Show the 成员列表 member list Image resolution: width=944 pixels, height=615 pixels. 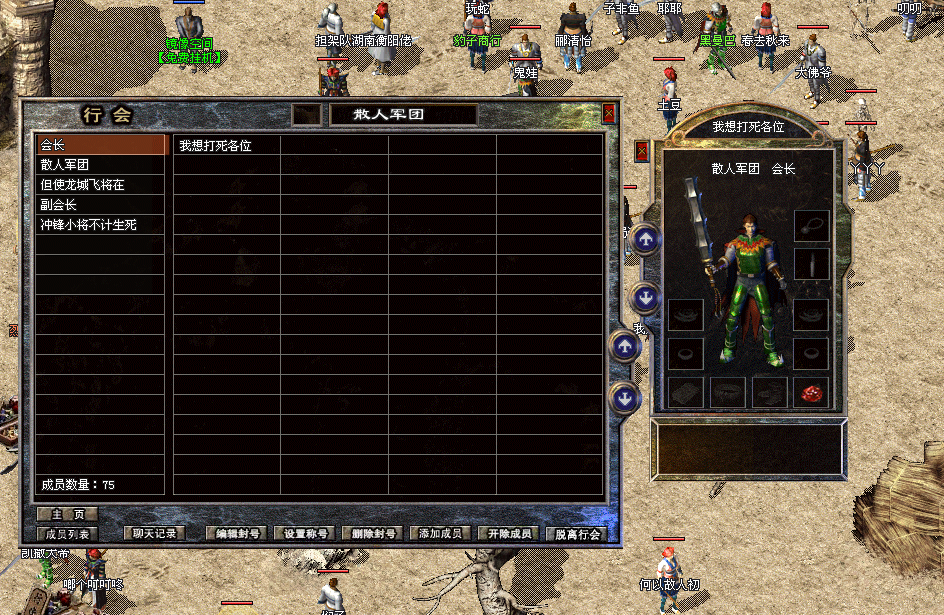(x=67, y=534)
